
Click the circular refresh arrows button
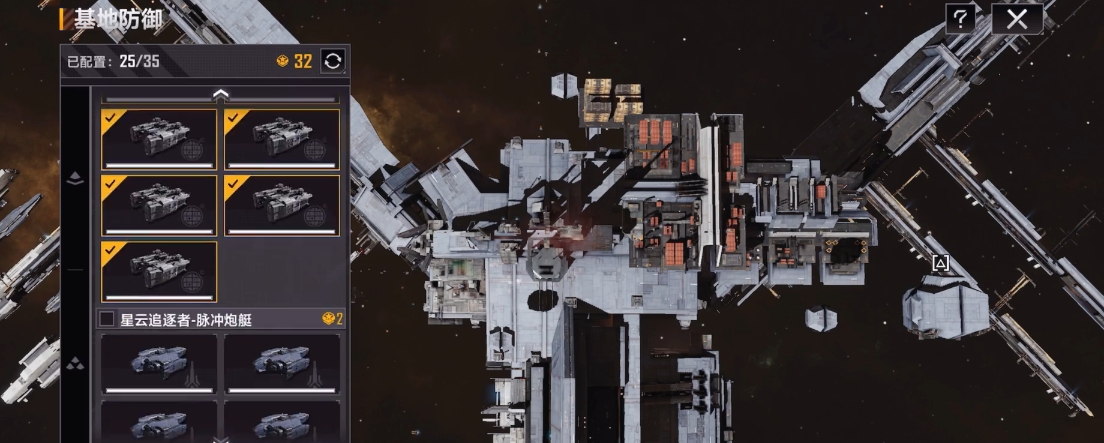333,61
